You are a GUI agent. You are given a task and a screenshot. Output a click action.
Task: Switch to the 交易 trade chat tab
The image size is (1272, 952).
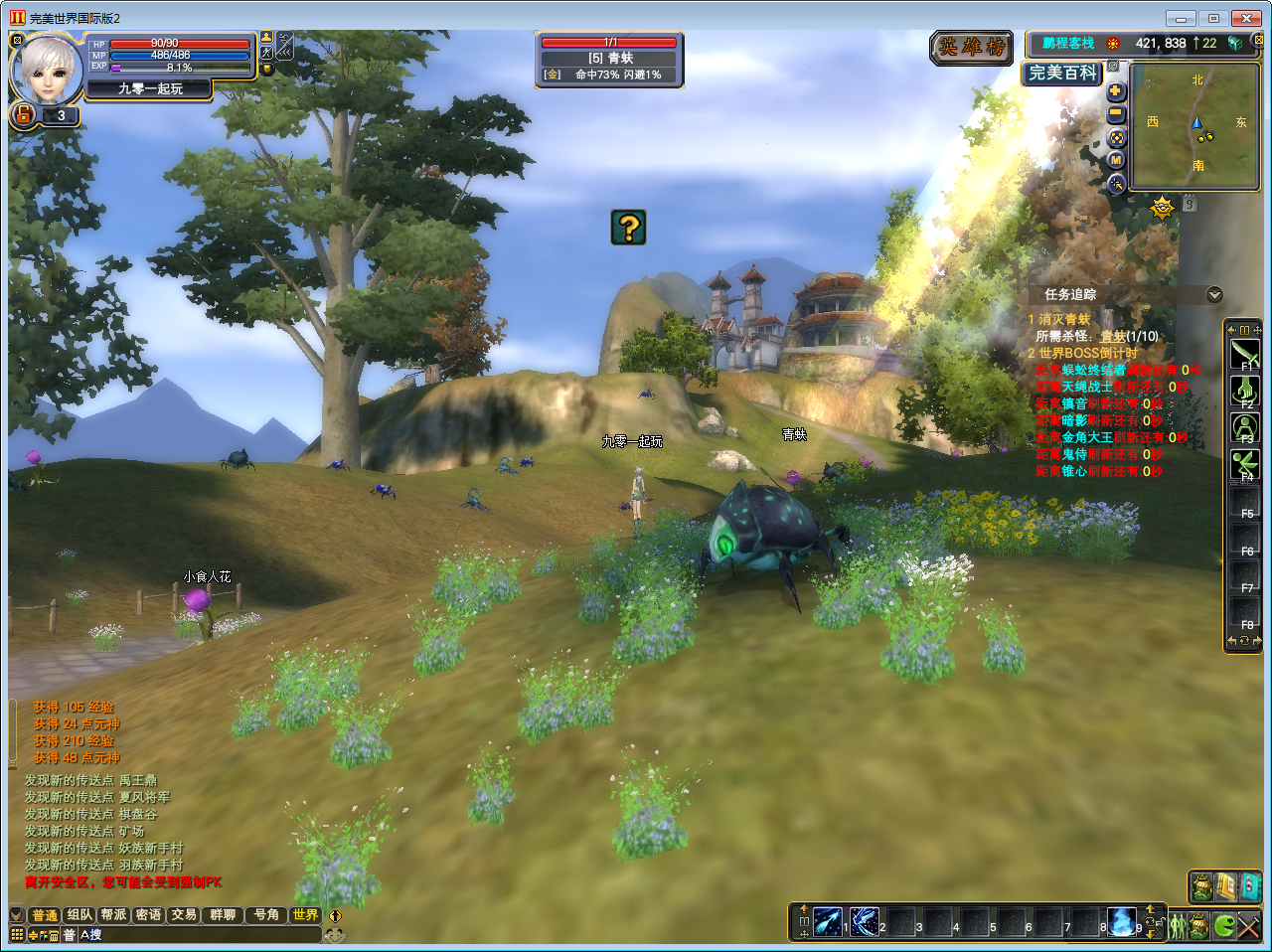pyautogui.click(x=184, y=915)
